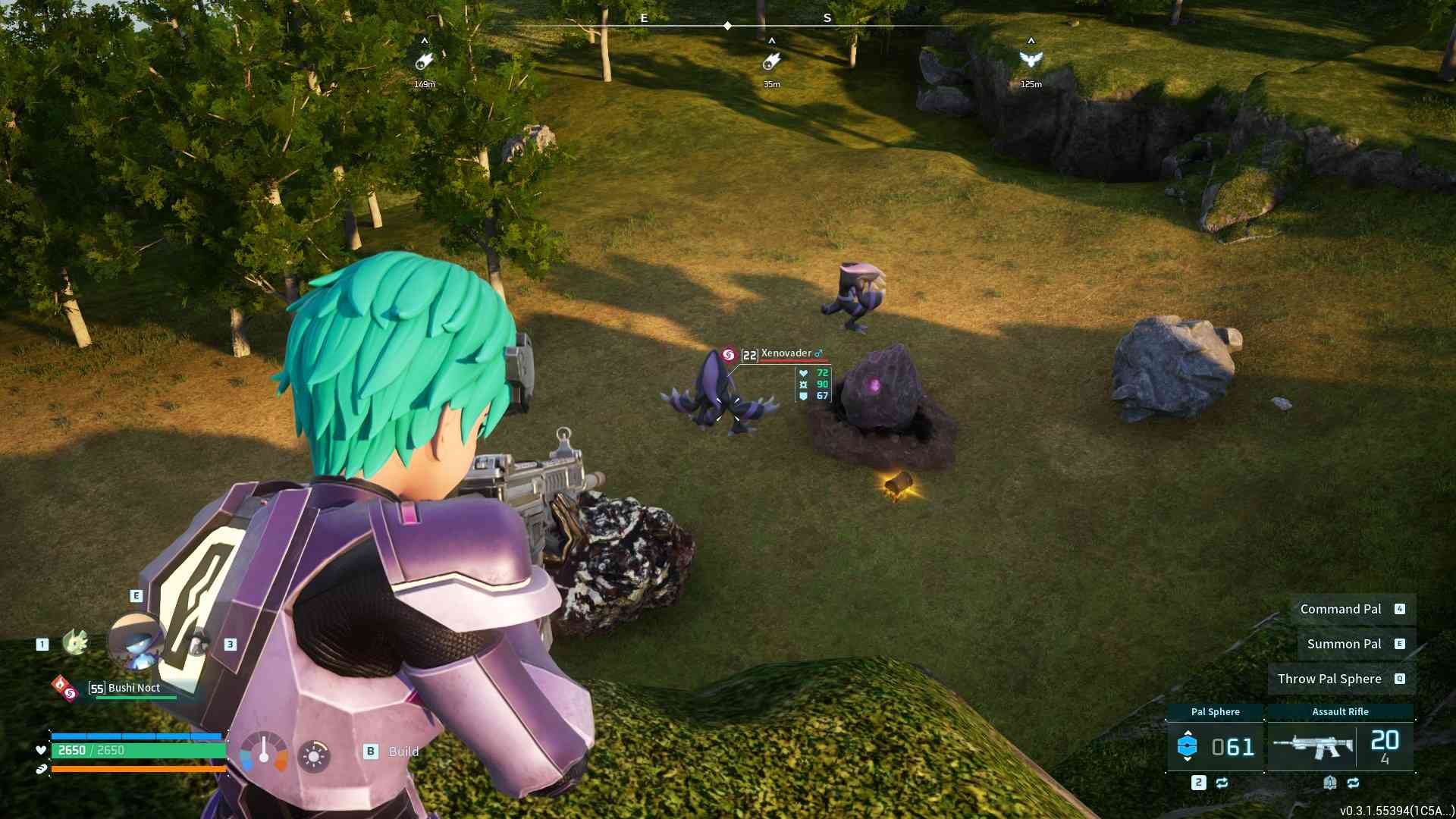Screen dimensions: 1456x819
Task: Click the compass marker showing 149m
Action: (424, 61)
